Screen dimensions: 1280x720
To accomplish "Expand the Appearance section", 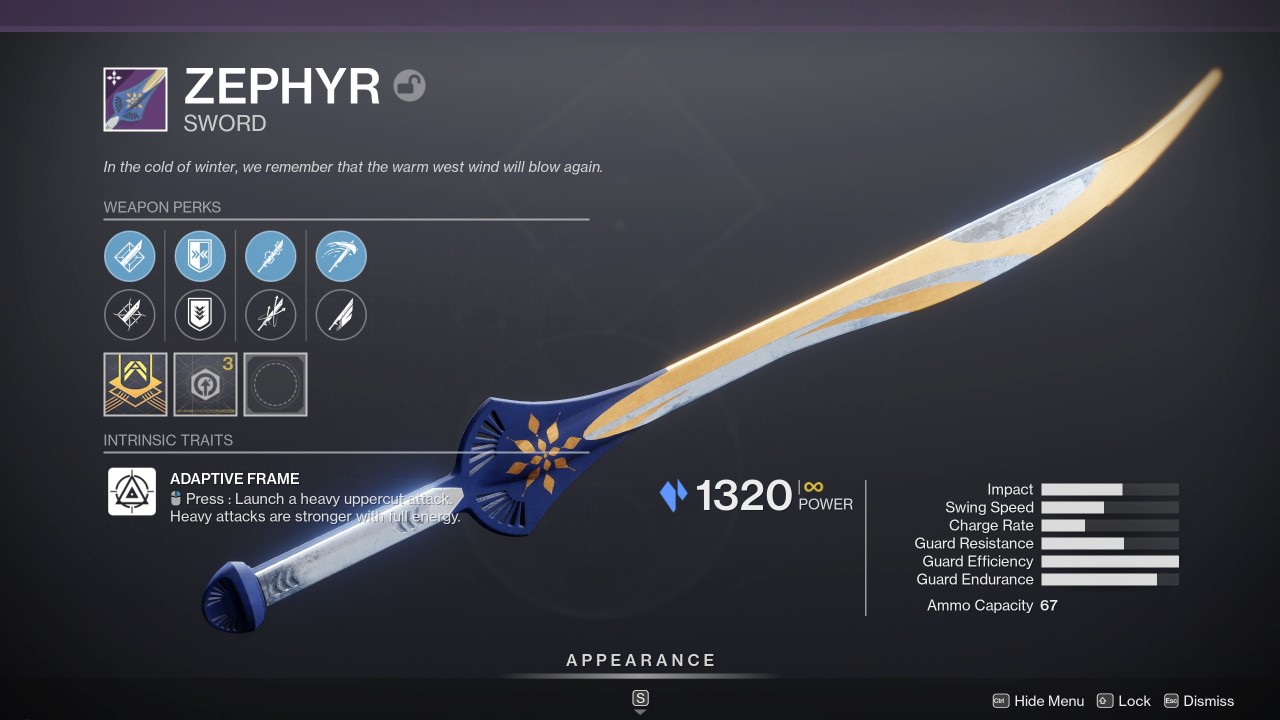I will pos(640,660).
